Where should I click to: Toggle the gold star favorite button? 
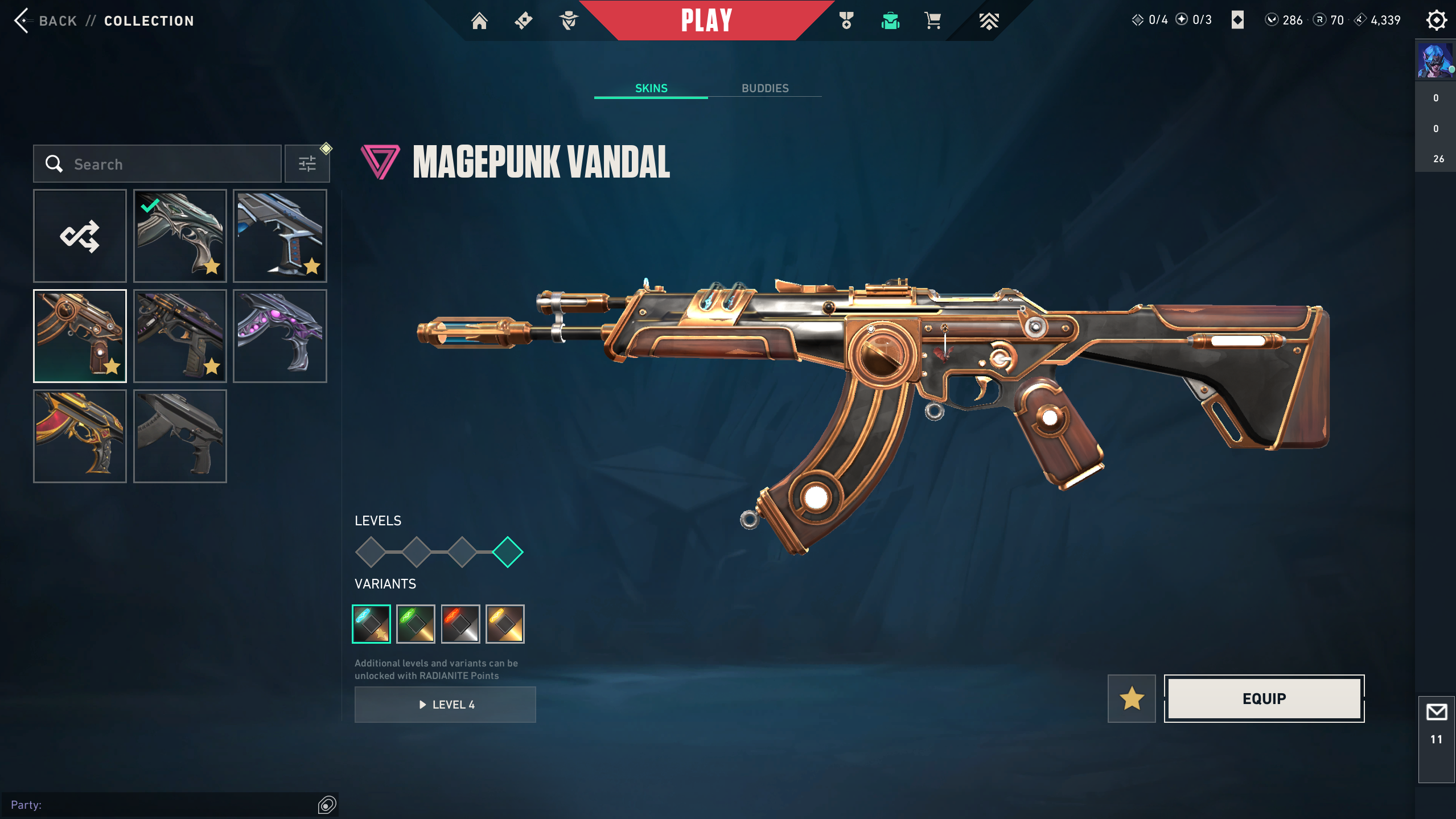pos(1132,698)
